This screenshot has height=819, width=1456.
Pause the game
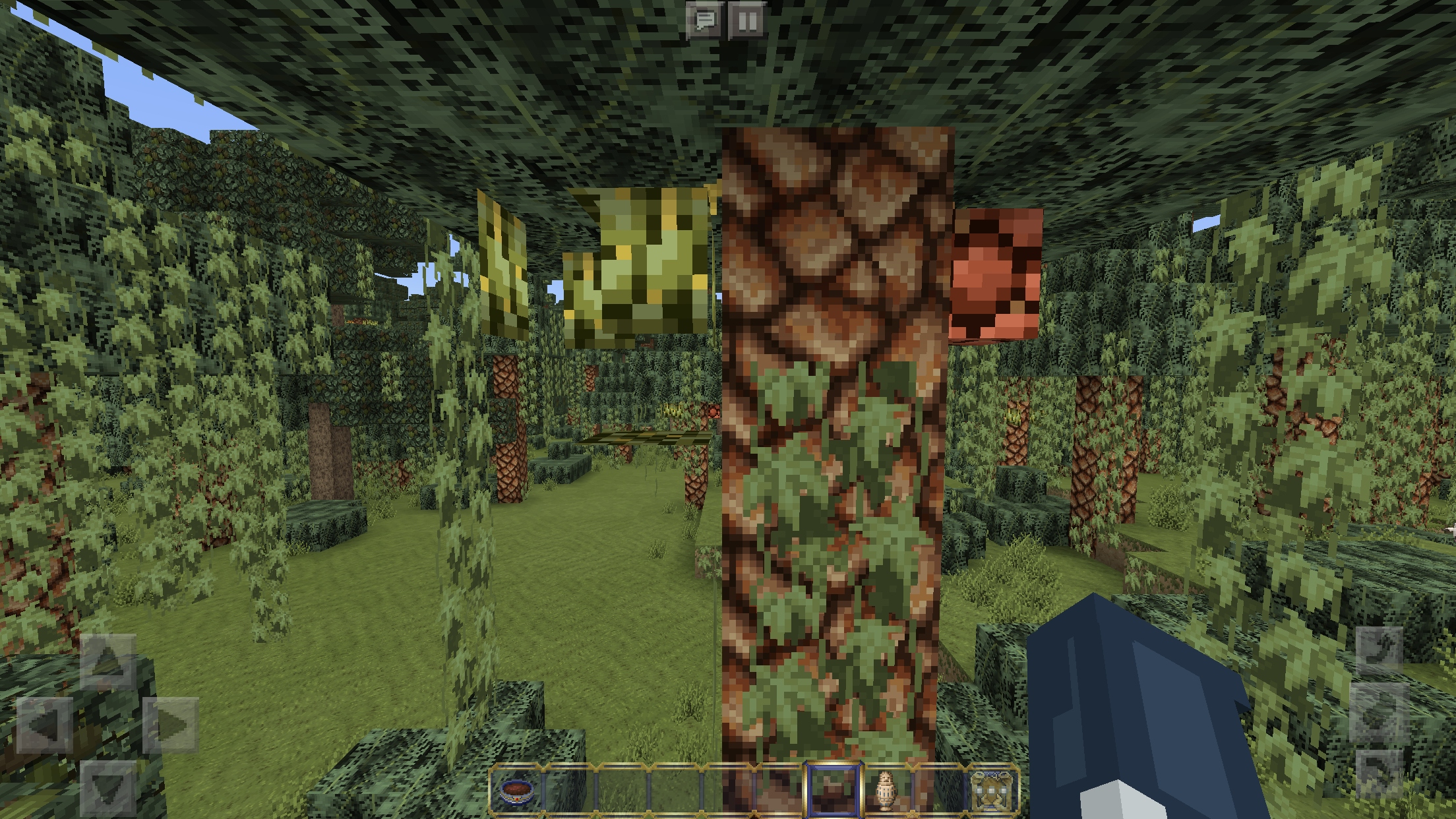(747, 20)
